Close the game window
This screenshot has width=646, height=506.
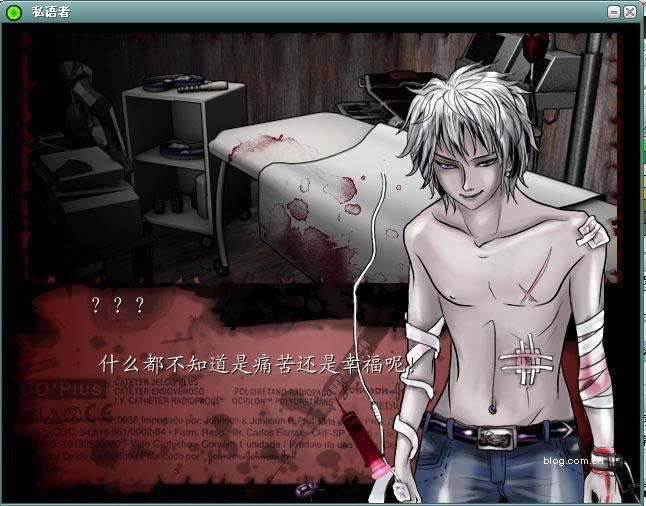(630, 12)
